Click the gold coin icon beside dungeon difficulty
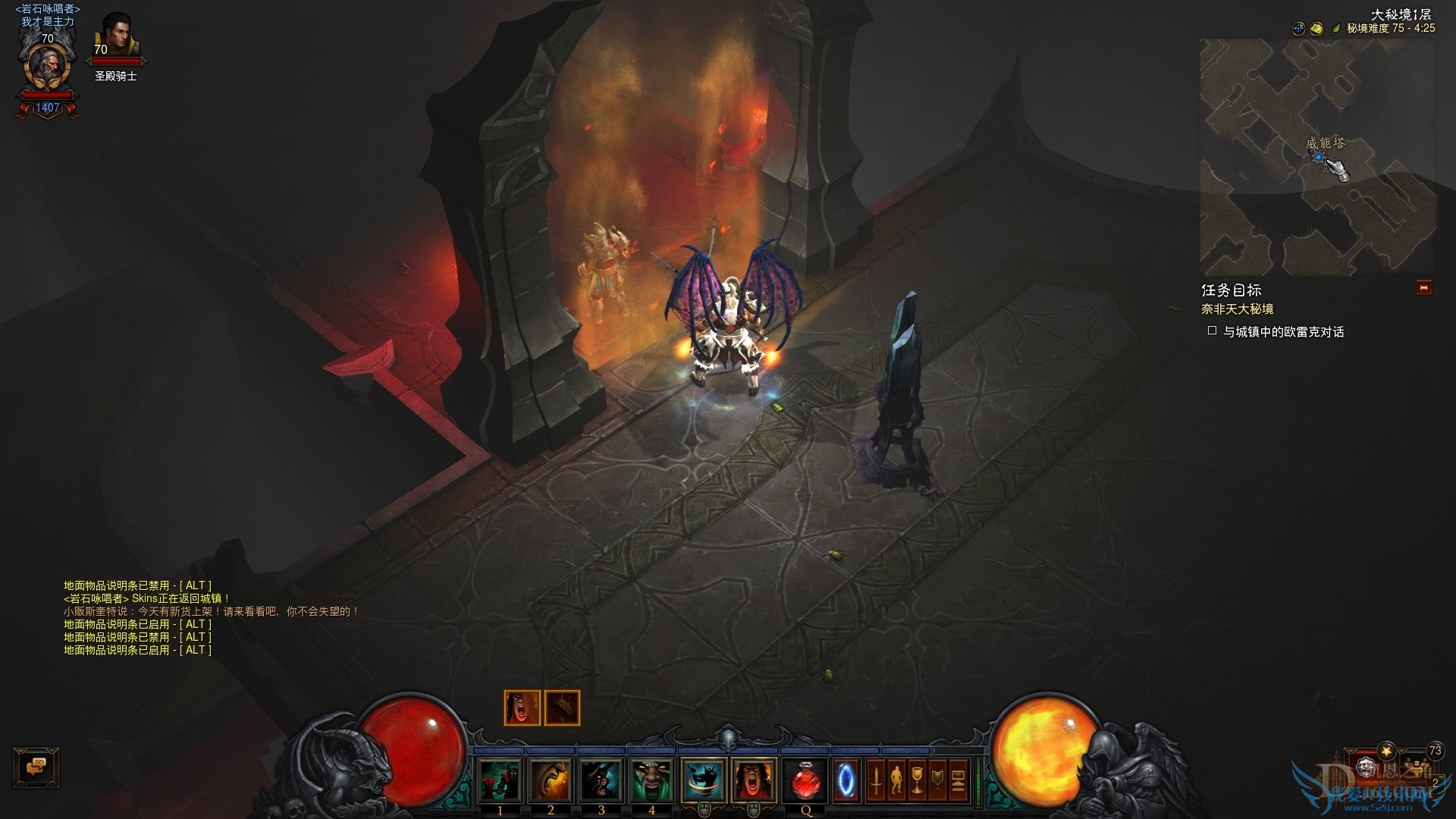 click(x=1316, y=28)
